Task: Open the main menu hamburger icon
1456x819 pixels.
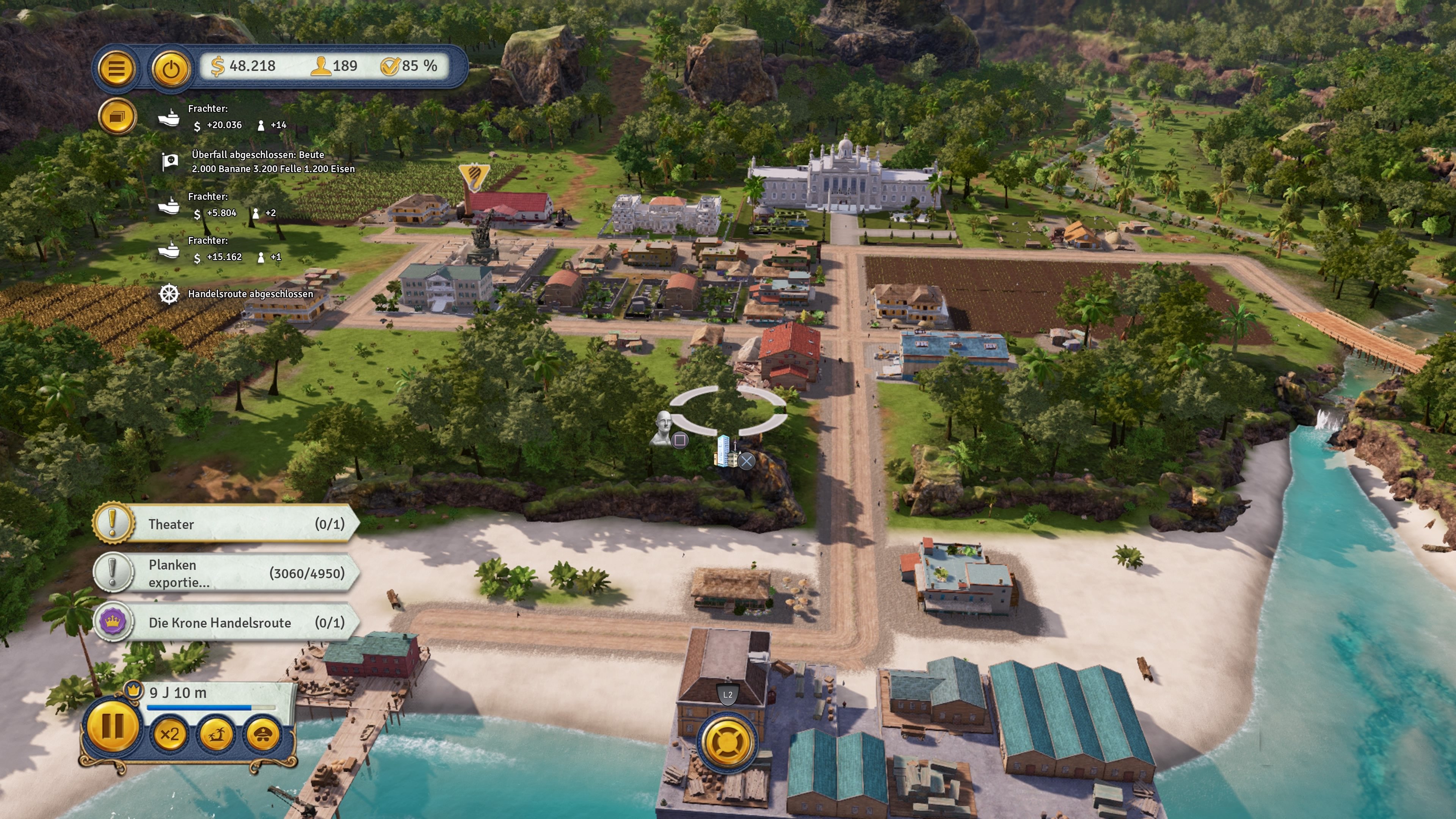Action: click(x=116, y=69)
